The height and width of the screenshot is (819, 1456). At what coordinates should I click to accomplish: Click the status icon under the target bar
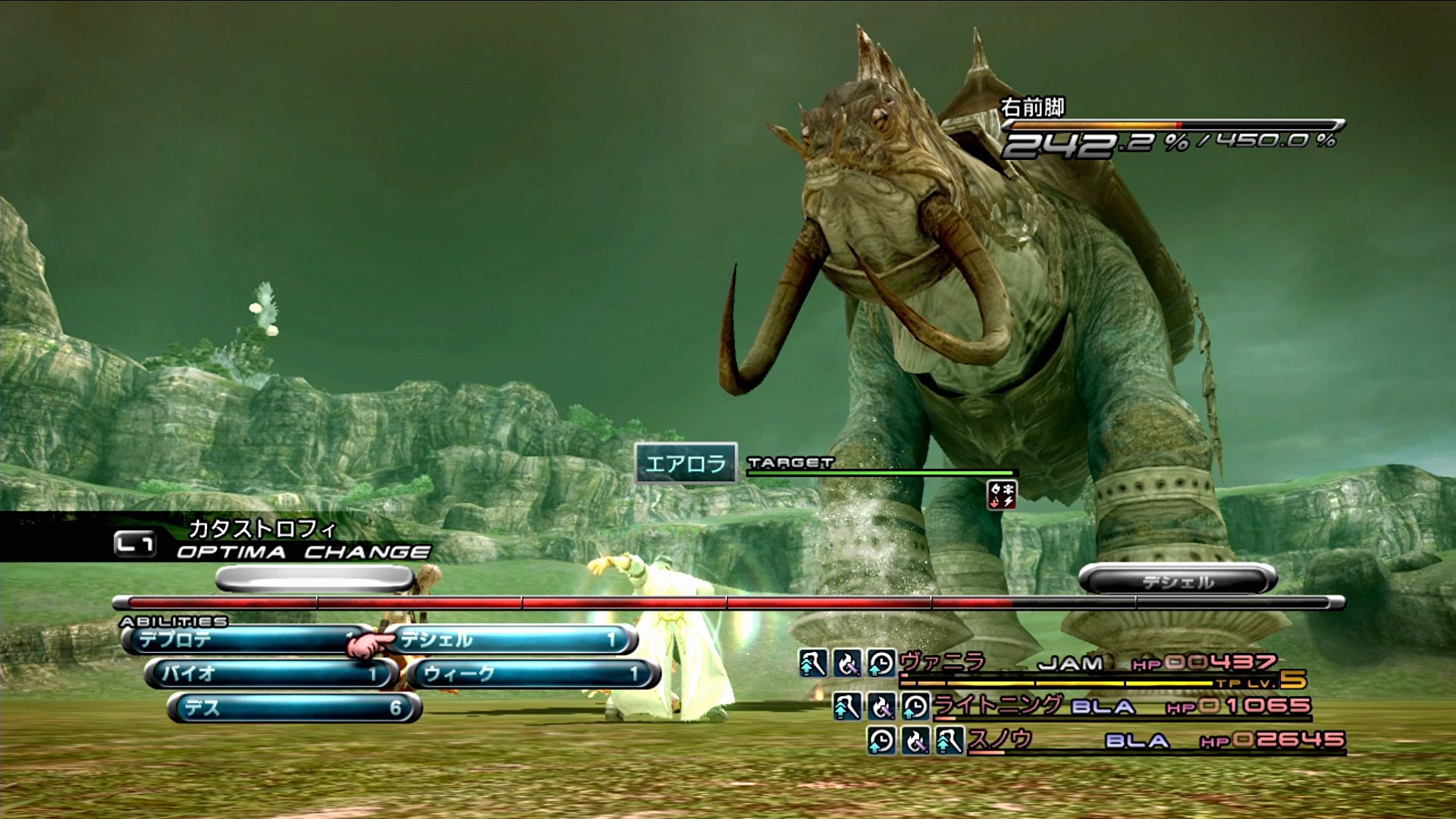[1001, 494]
